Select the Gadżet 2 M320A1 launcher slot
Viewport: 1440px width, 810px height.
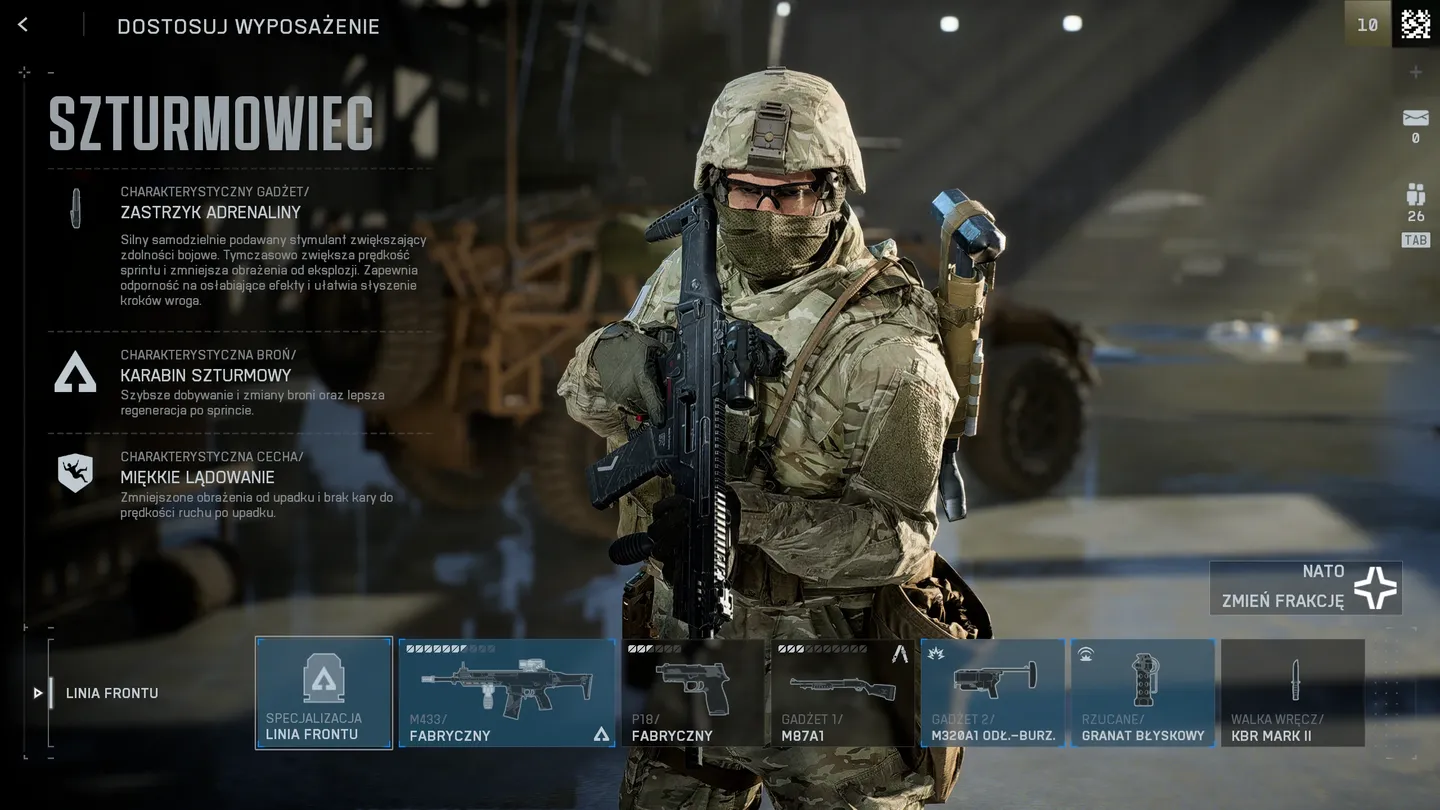click(x=993, y=693)
